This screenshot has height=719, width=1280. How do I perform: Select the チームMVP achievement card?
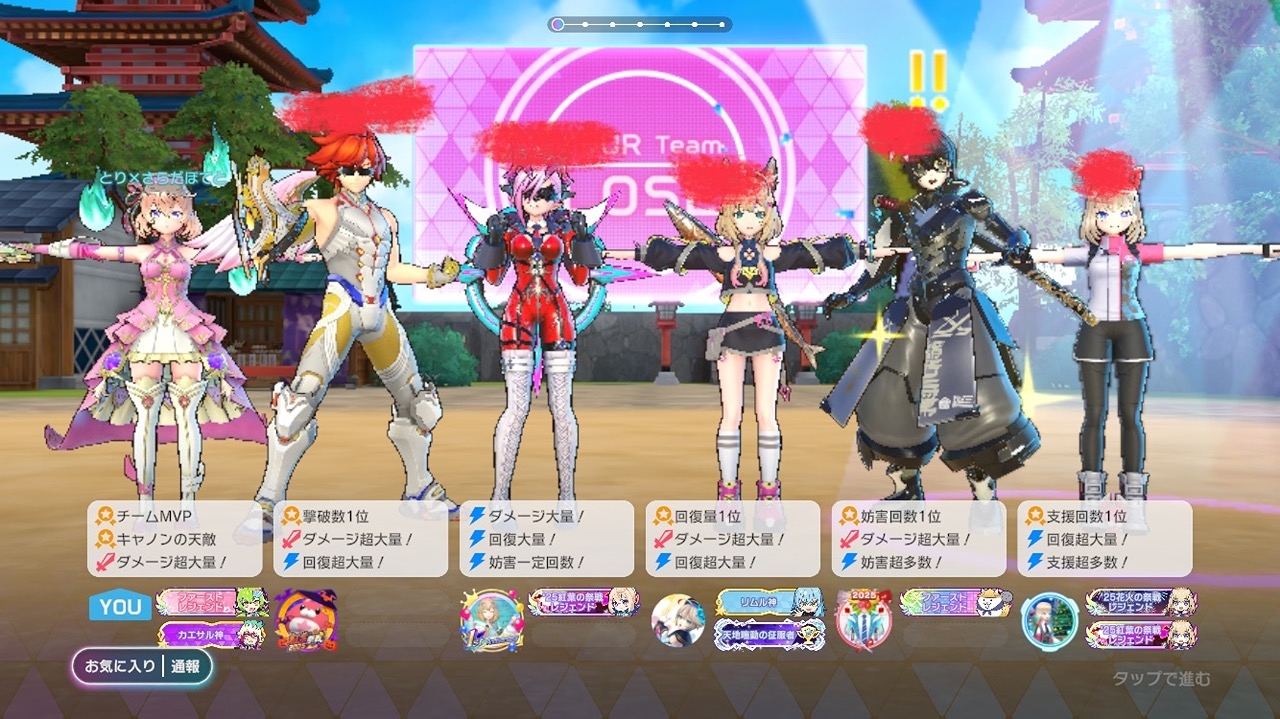175,539
